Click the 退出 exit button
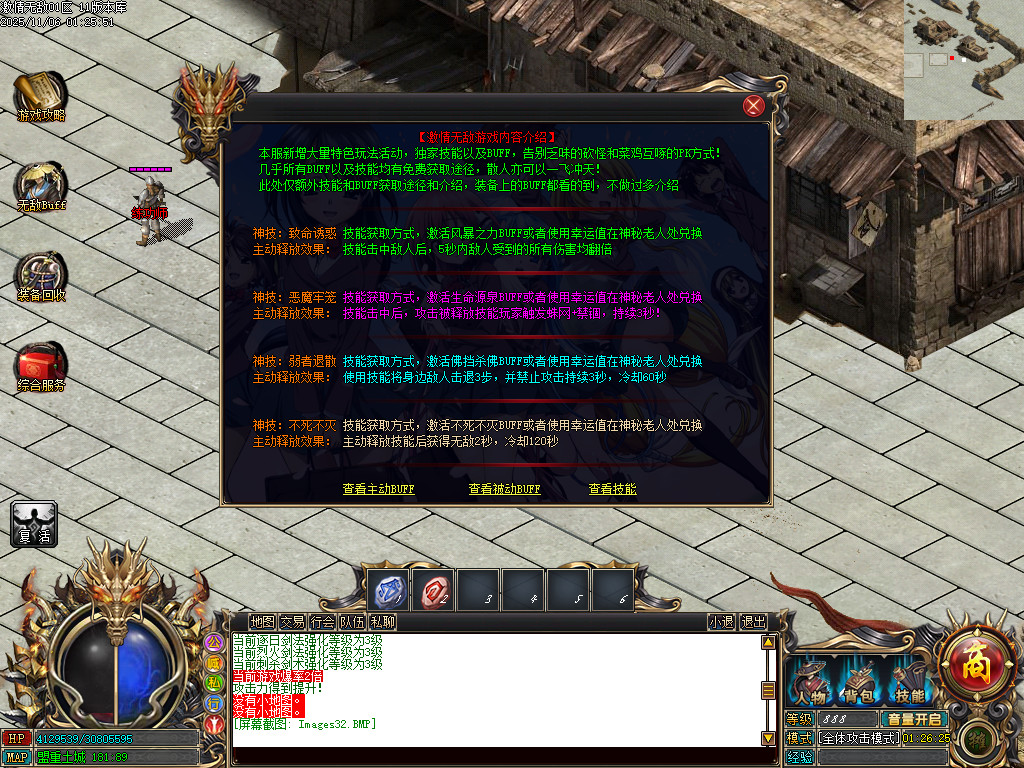Screen dimensions: 1024x768 point(753,622)
